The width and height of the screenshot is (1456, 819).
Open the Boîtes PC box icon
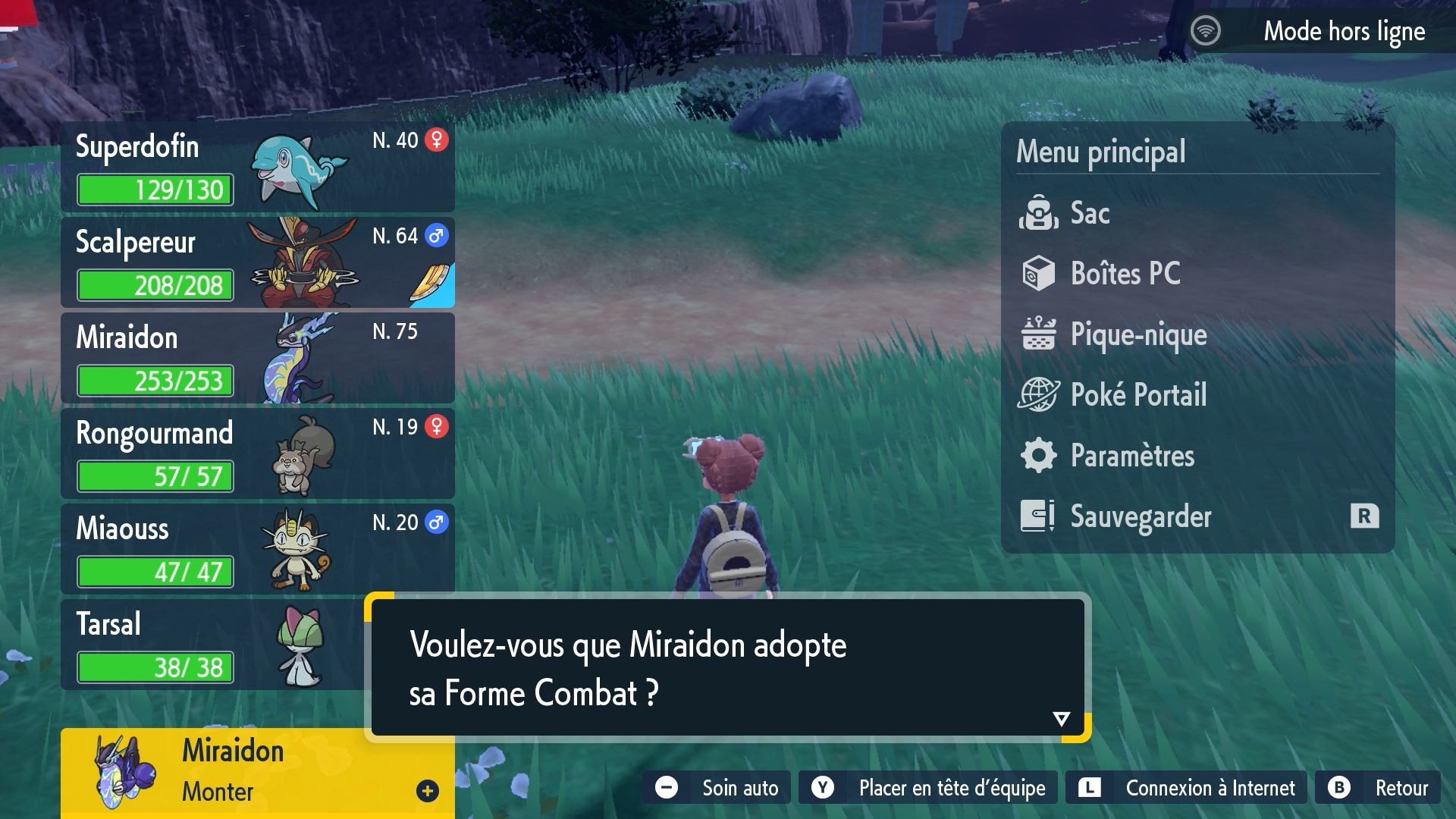pyautogui.click(x=1040, y=274)
